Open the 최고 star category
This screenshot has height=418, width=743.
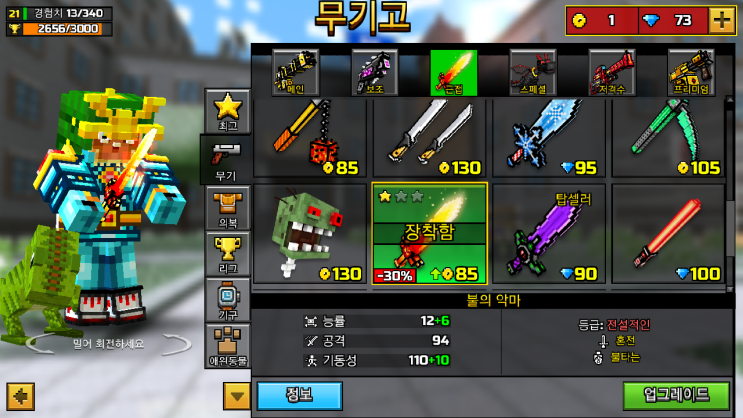pyautogui.click(x=227, y=112)
